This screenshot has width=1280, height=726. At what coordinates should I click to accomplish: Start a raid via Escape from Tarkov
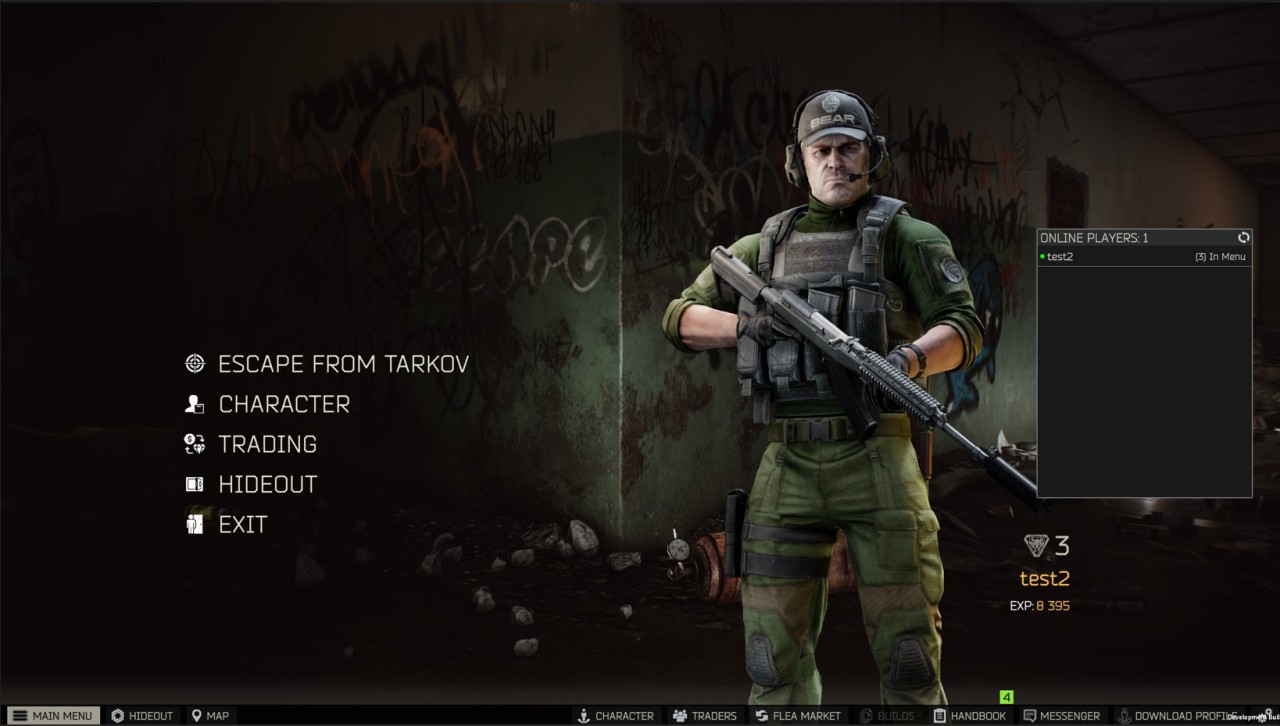click(342, 364)
